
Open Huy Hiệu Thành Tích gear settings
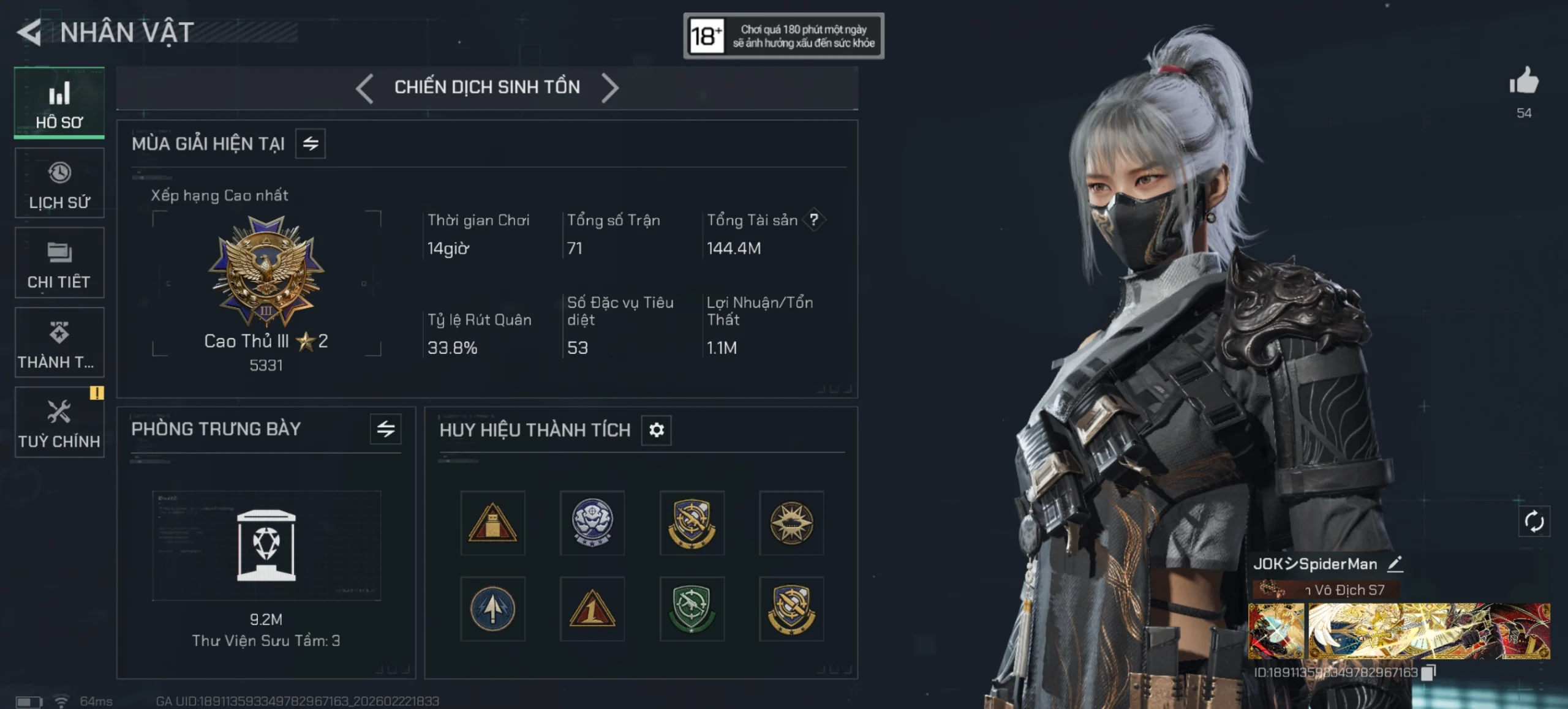(x=656, y=430)
